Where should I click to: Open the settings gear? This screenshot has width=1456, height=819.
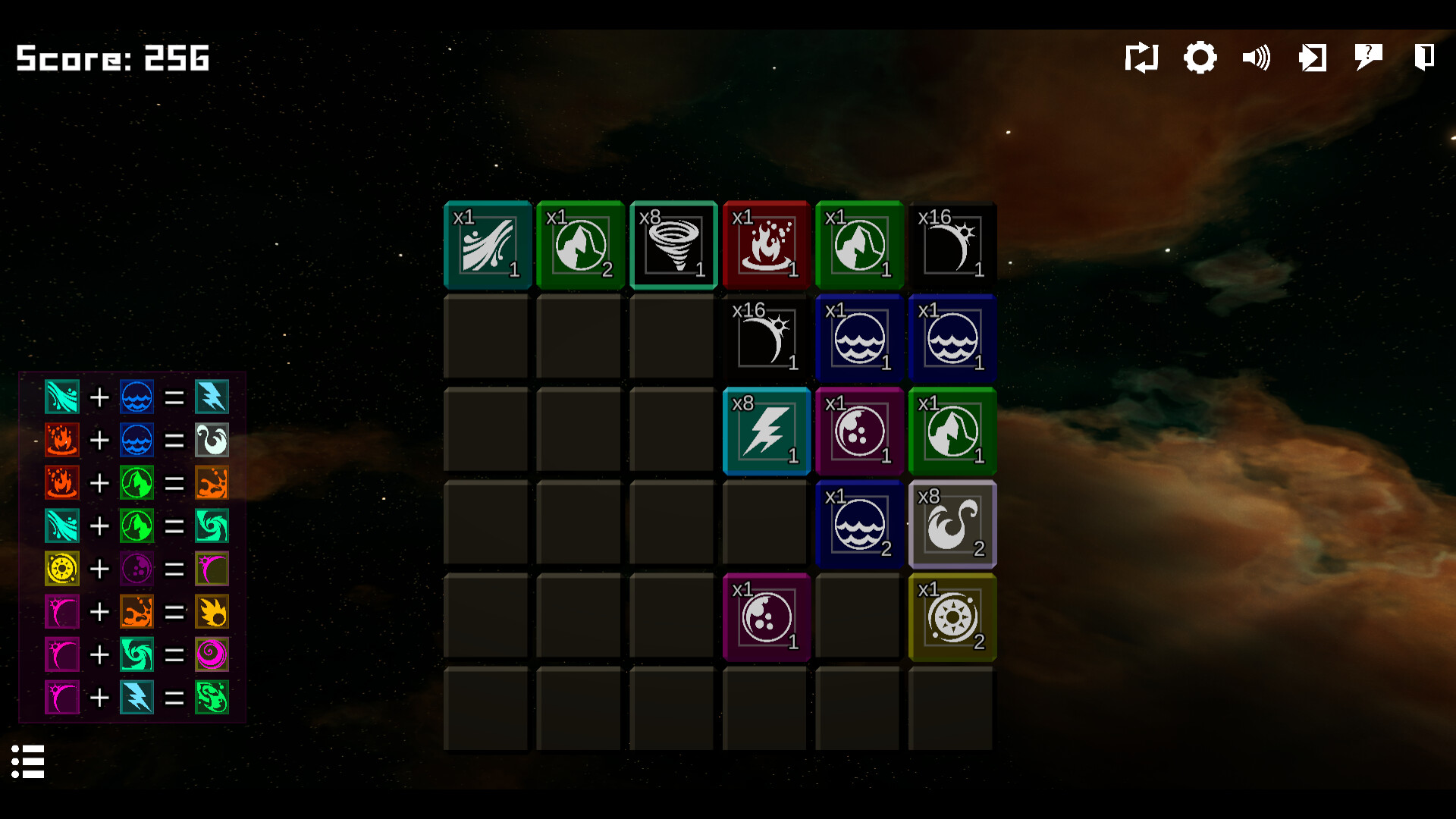point(1200,57)
